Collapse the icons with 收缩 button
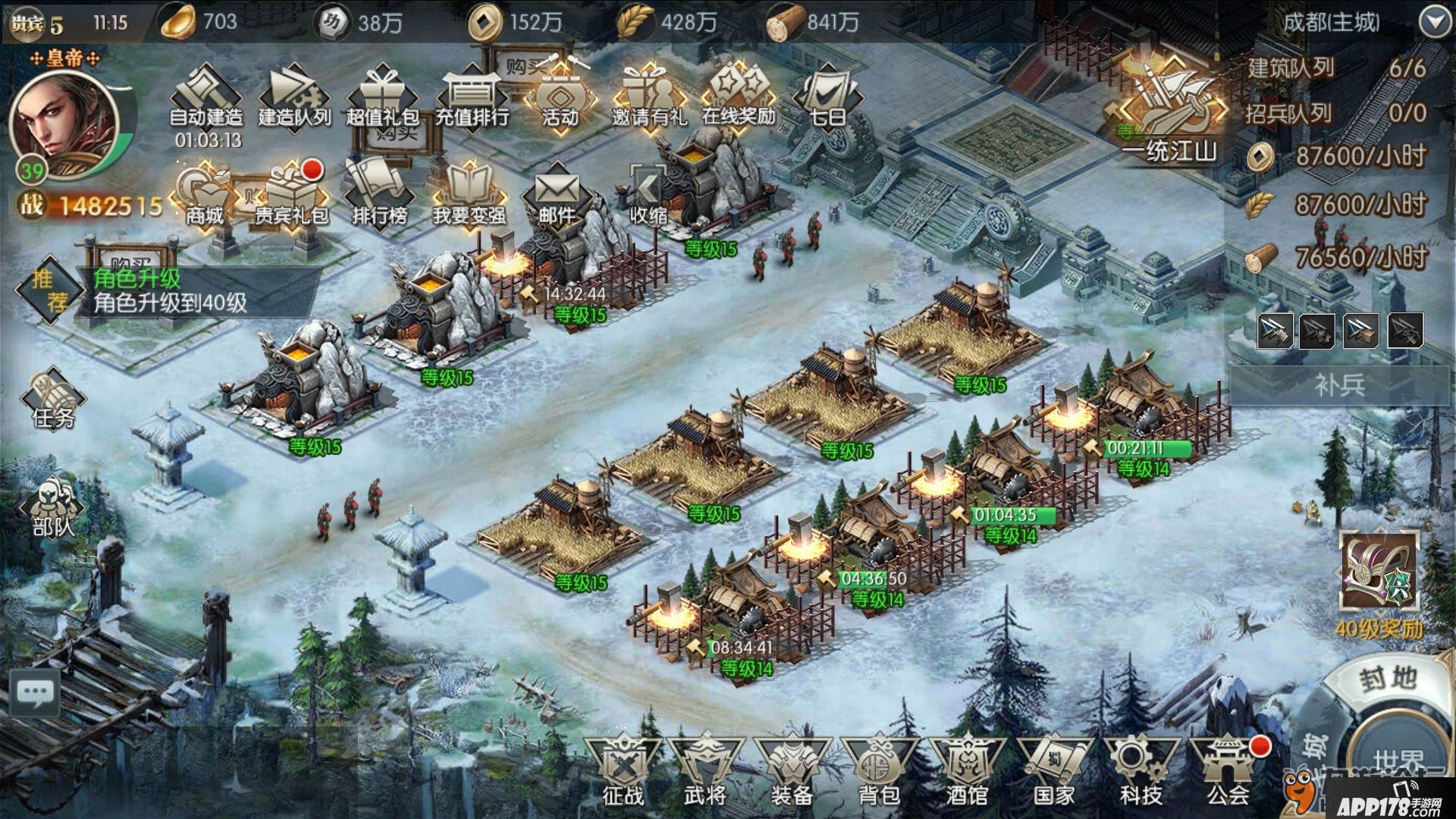 pos(648,196)
